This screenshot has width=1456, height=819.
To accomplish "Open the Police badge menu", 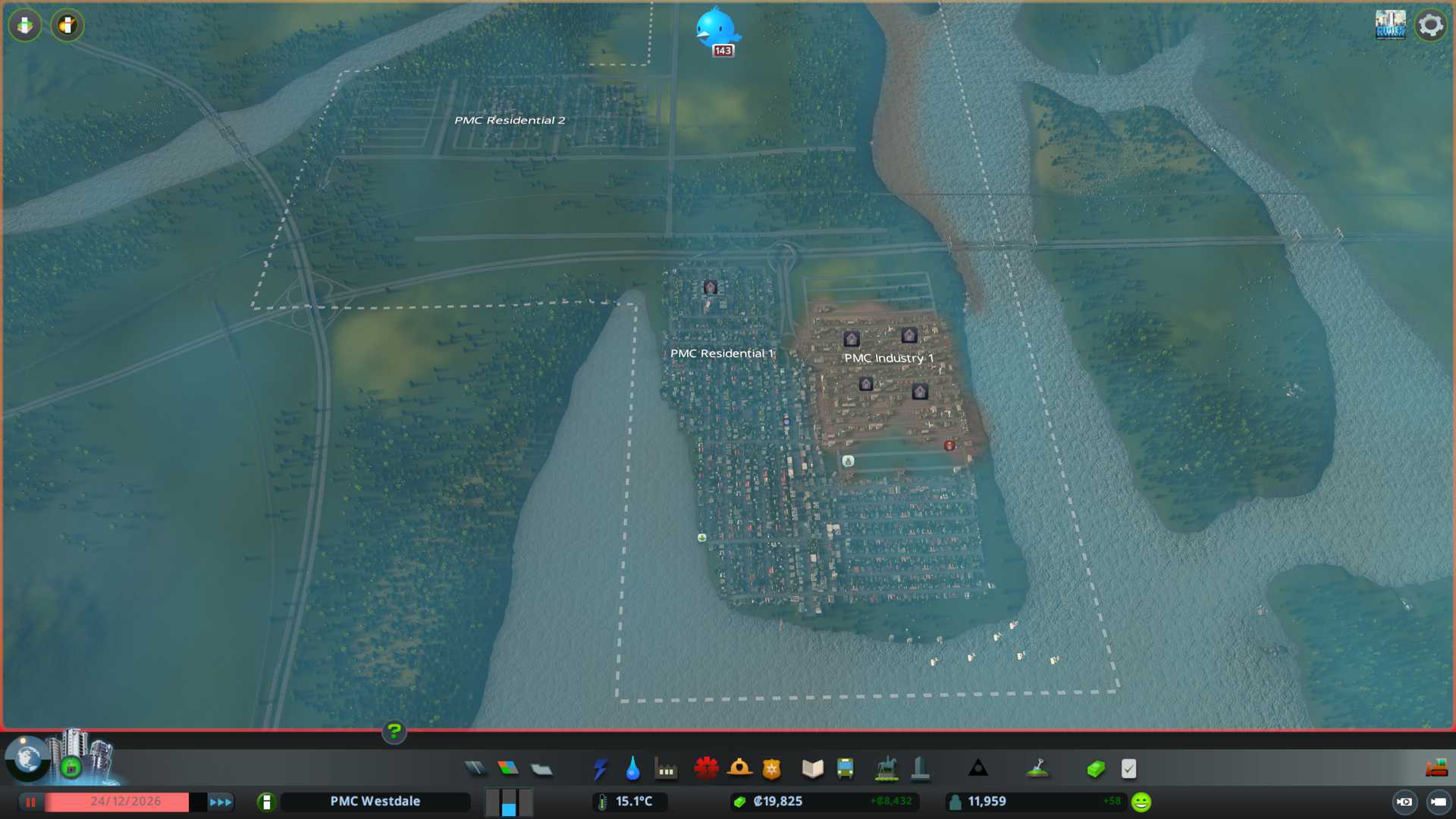I will tap(772, 769).
